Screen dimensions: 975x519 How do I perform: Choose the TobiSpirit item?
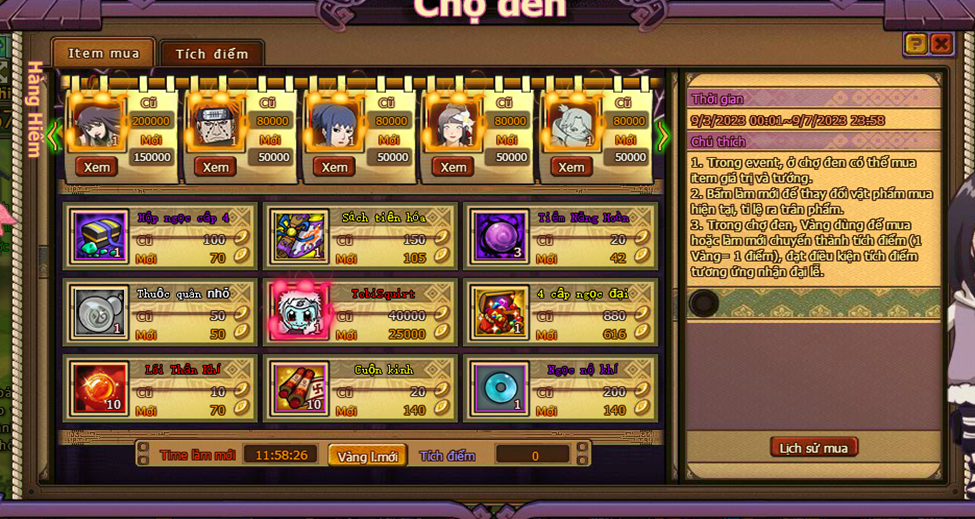(x=300, y=312)
